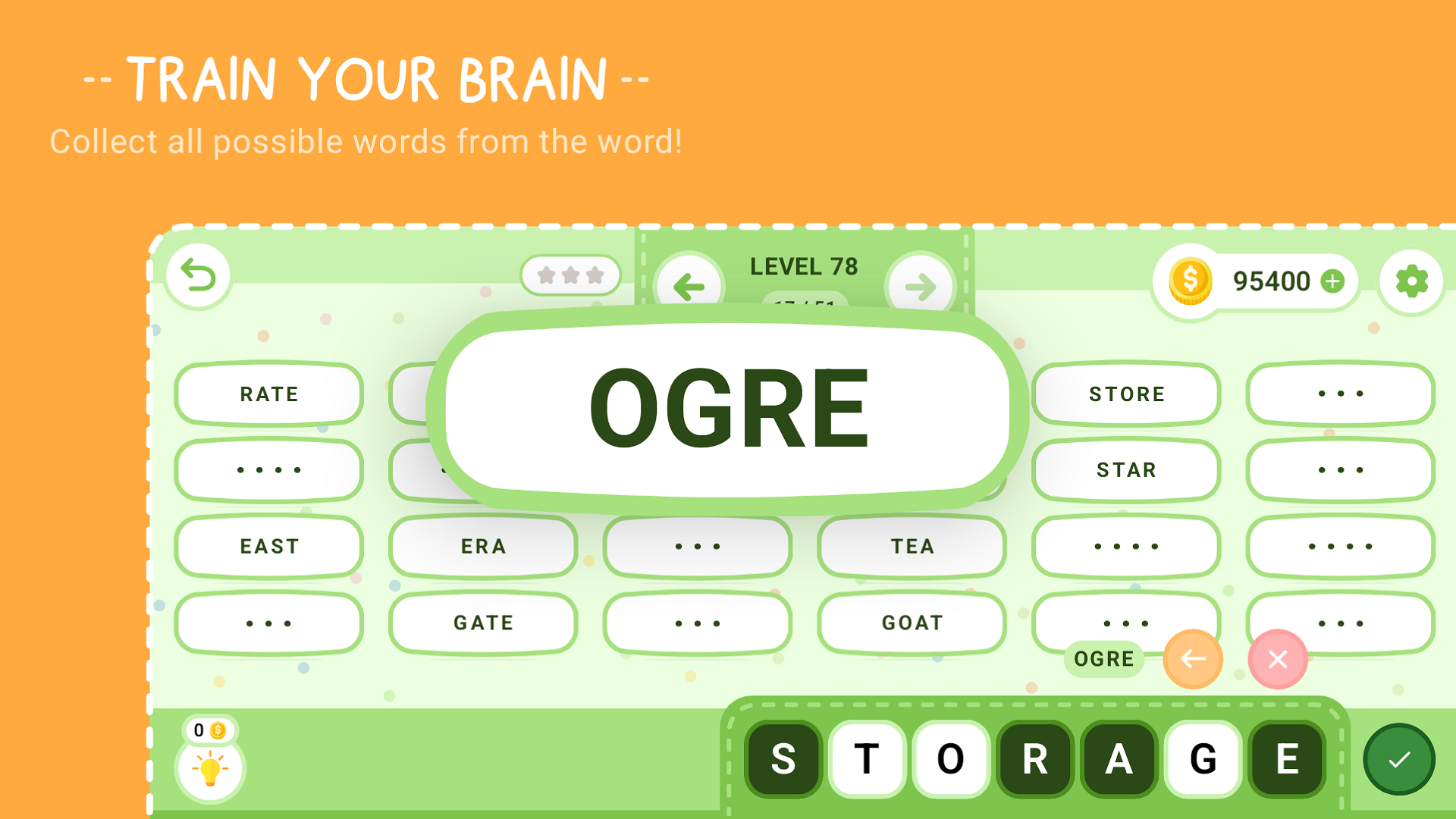
Task: Tap the pink X to clear entry
Action: point(1277,660)
